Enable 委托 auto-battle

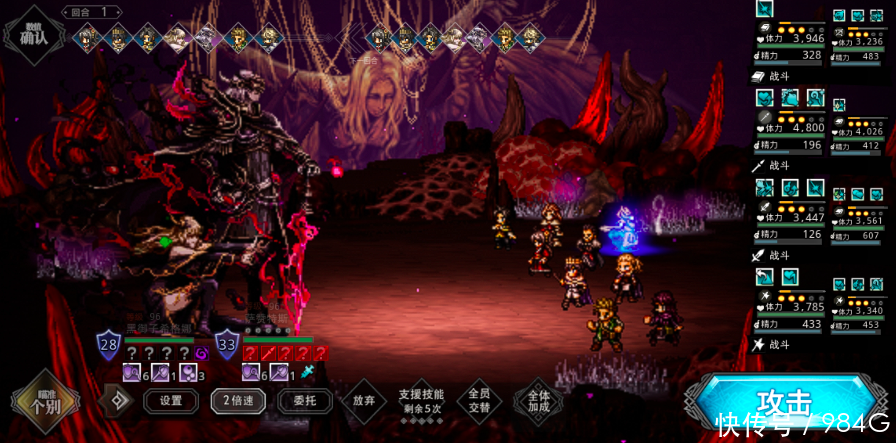click(x=297, y=401)
